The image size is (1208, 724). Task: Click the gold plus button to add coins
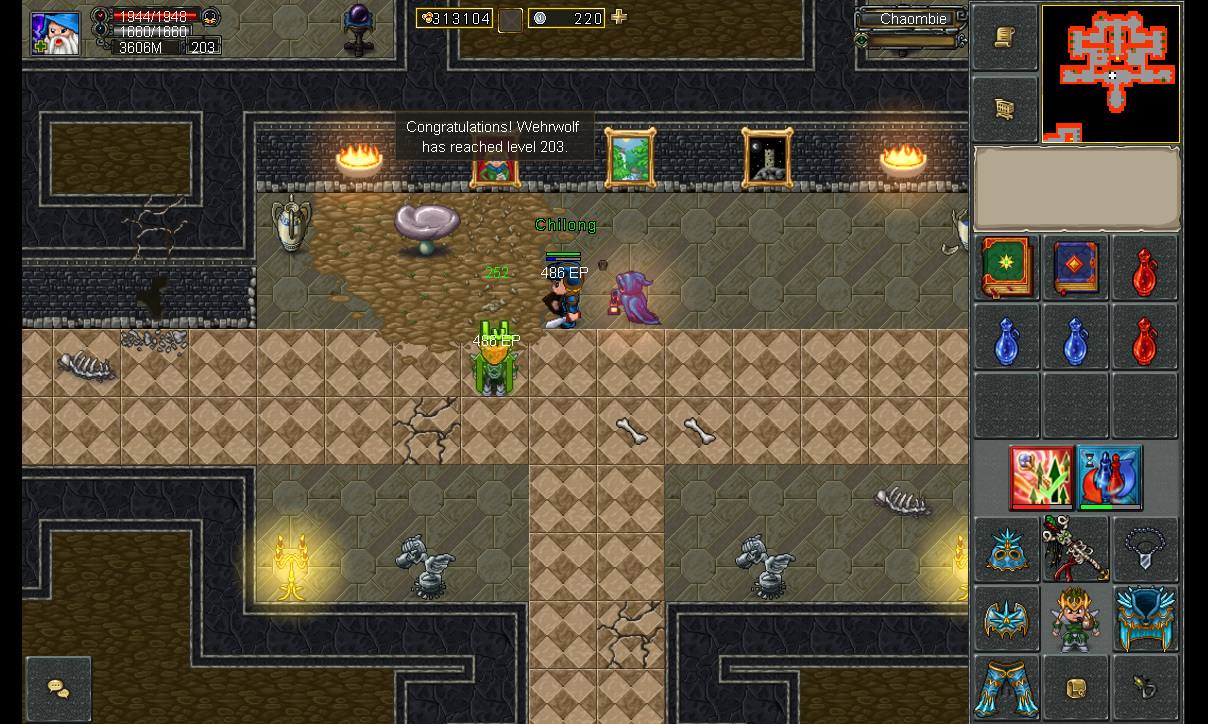(x=619, y=17)
